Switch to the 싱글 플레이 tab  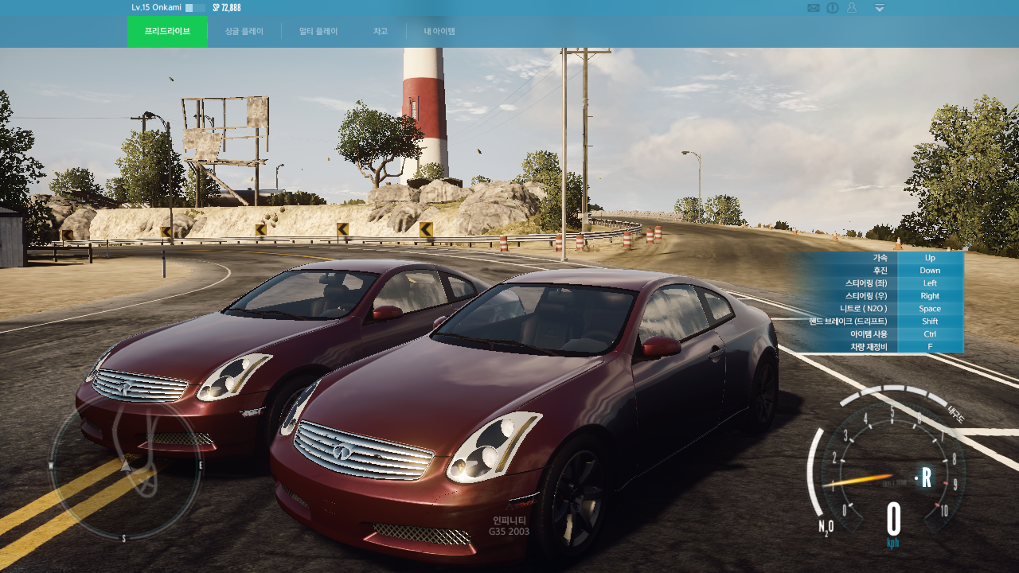pos(245,31)
